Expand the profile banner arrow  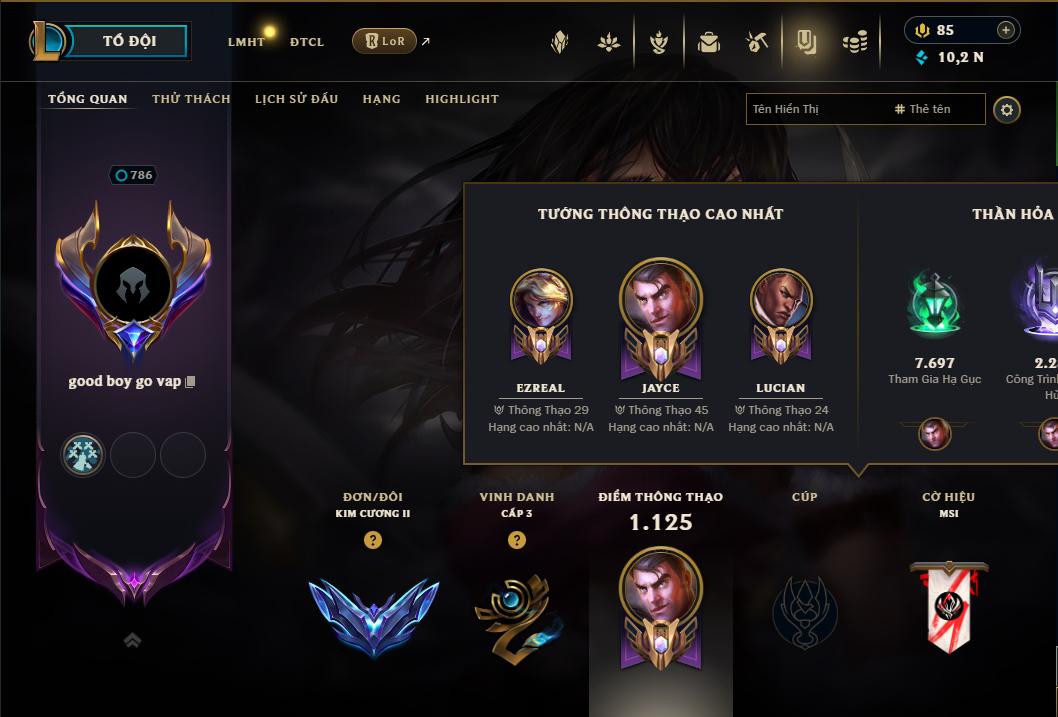[x=132, y=641]
